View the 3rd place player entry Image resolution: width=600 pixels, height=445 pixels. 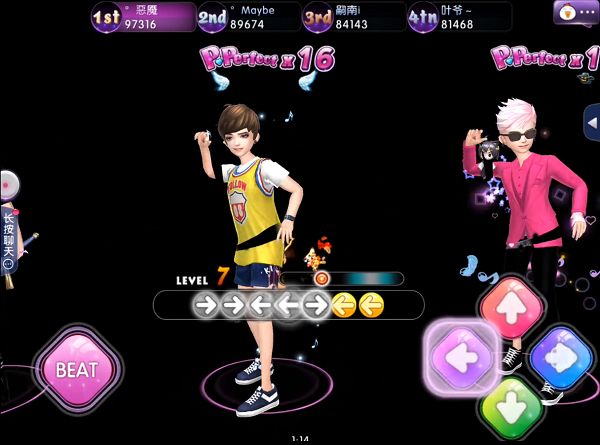(353, 16)
